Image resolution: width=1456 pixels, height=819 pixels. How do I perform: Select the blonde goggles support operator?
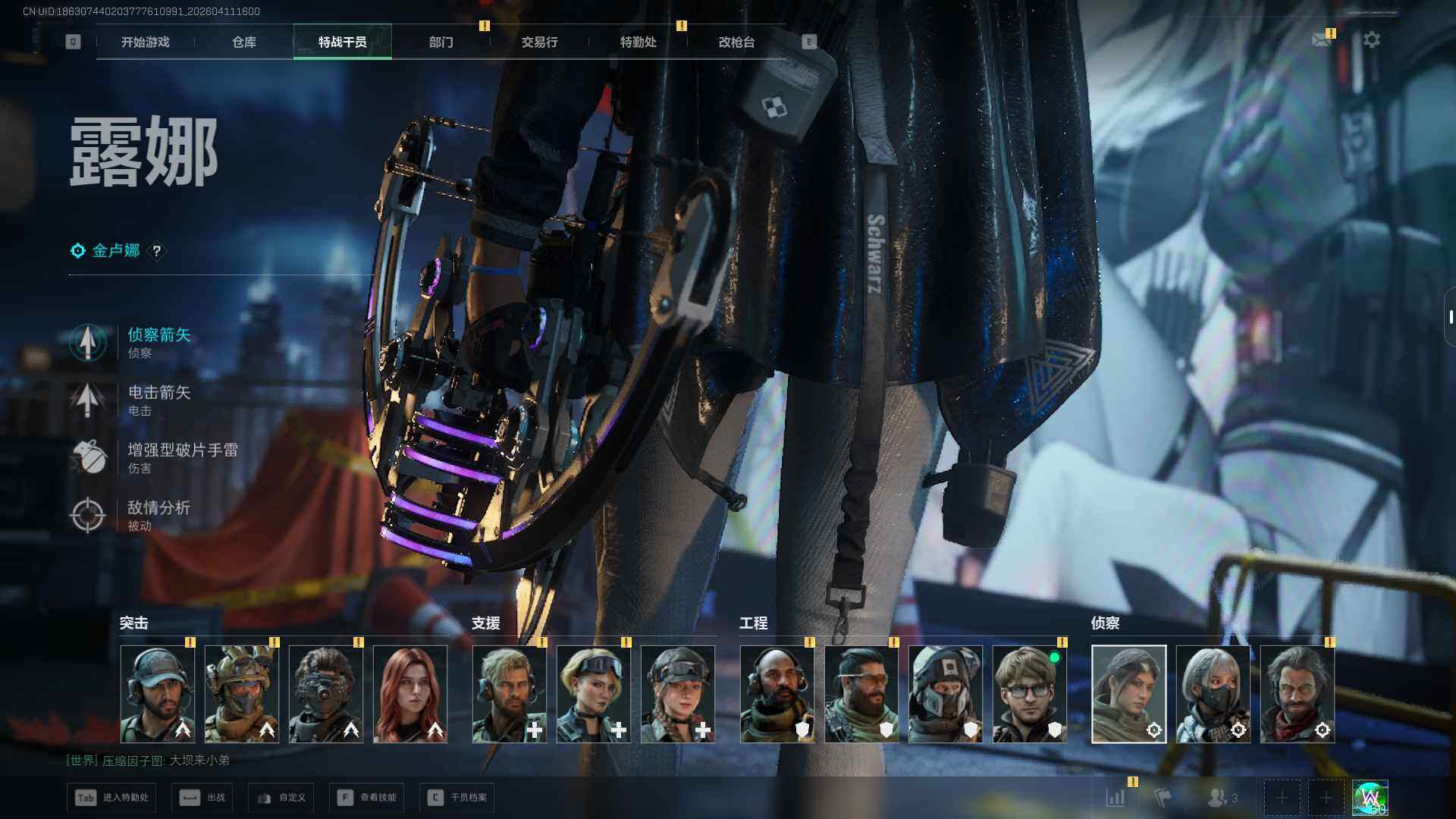click(593, 694)
